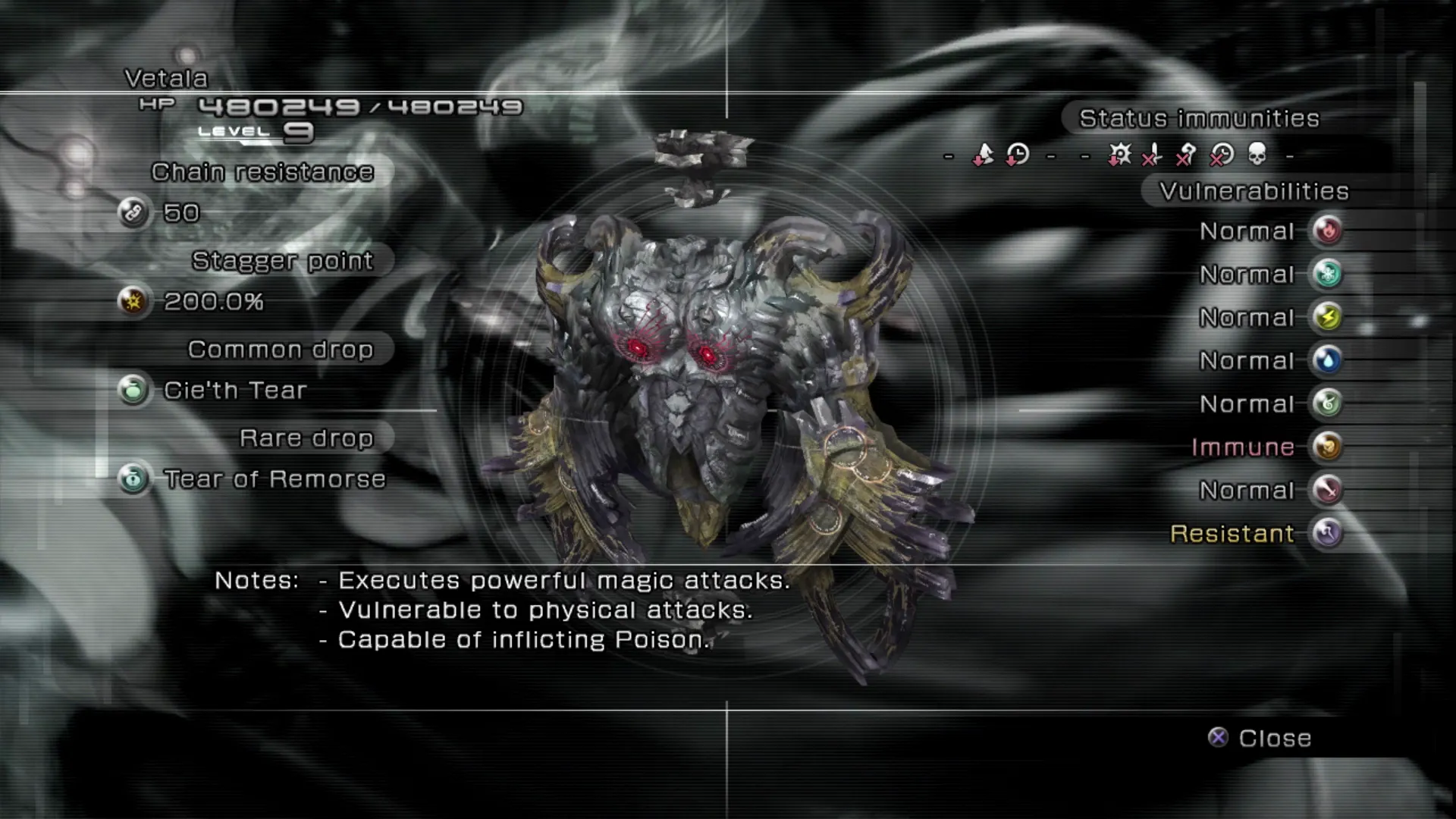Click the clock with down-arrow status icon
1456x819 pixels.
click(1017, 155)
